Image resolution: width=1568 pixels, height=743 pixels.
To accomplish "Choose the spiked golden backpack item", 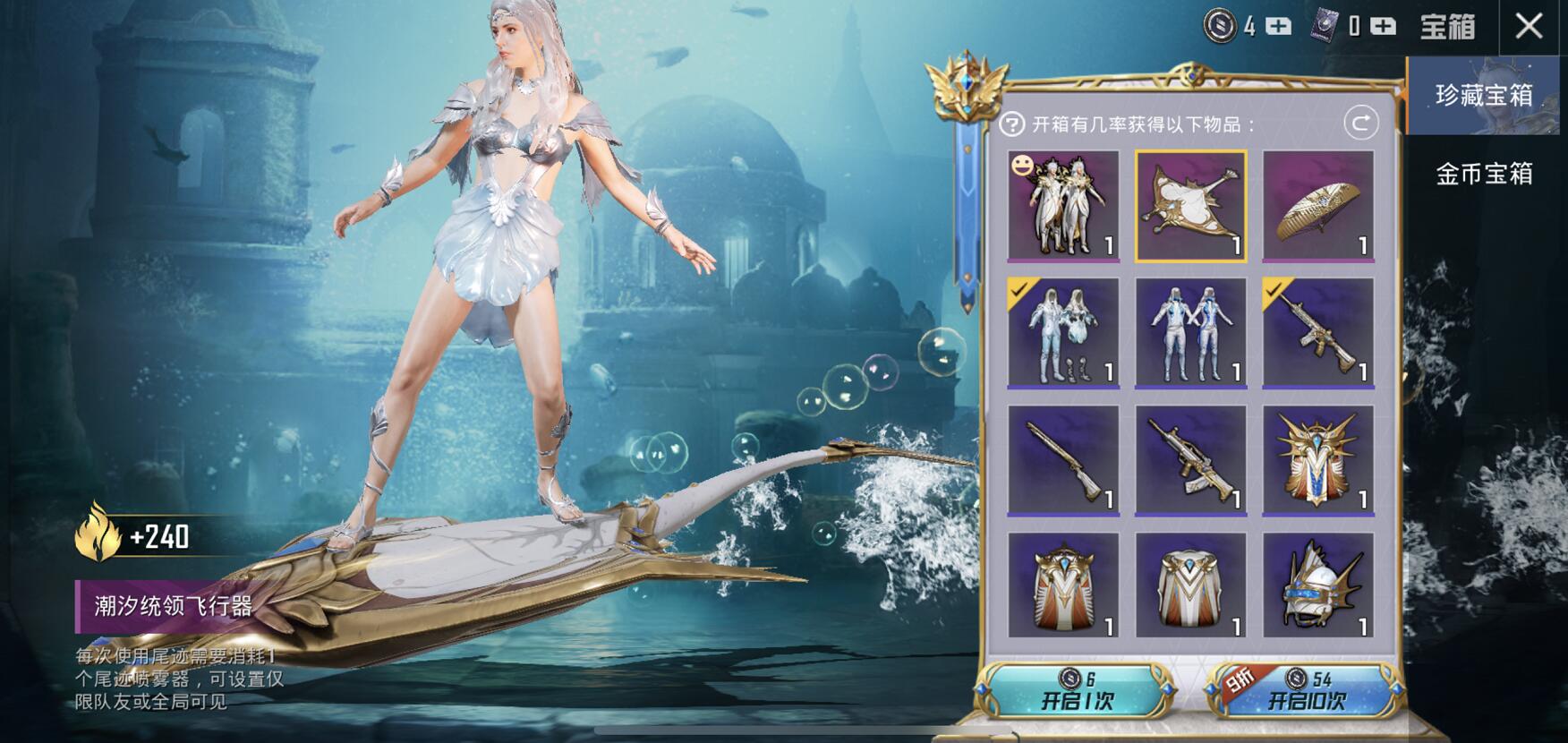I will coord(1317,461).
